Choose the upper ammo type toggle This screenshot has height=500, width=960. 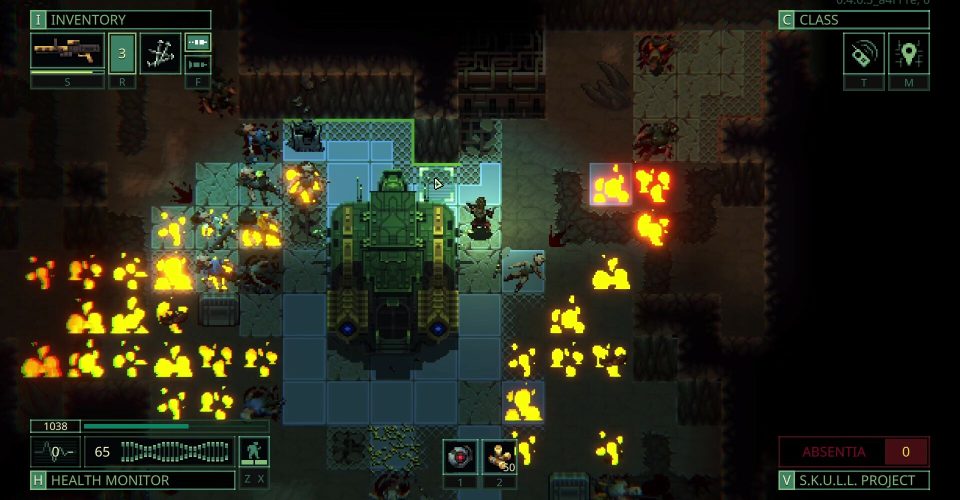pyautogui.click(x=197, y=42)
